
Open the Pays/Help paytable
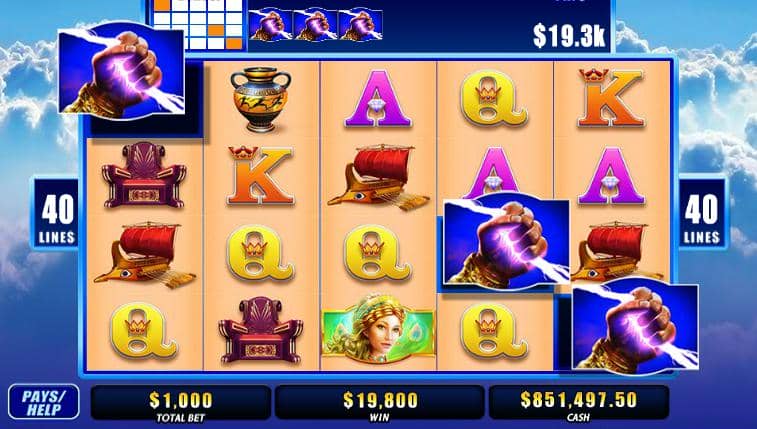(x=43, y=402)
